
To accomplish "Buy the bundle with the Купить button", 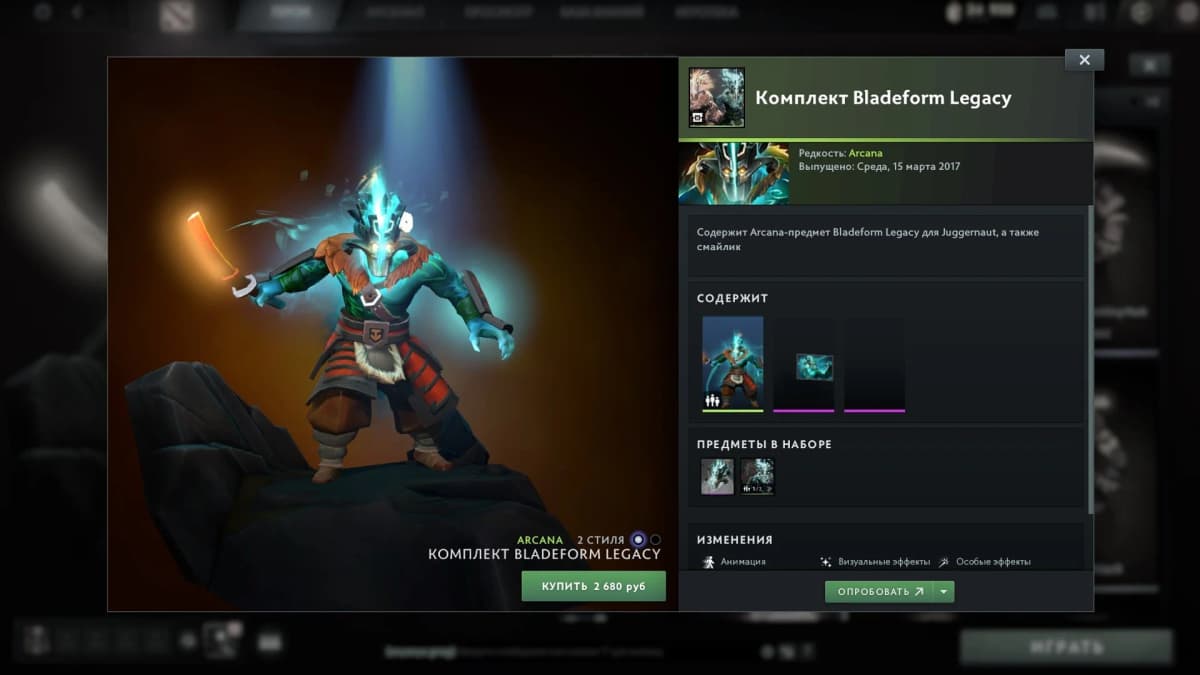I will (593, 586).
